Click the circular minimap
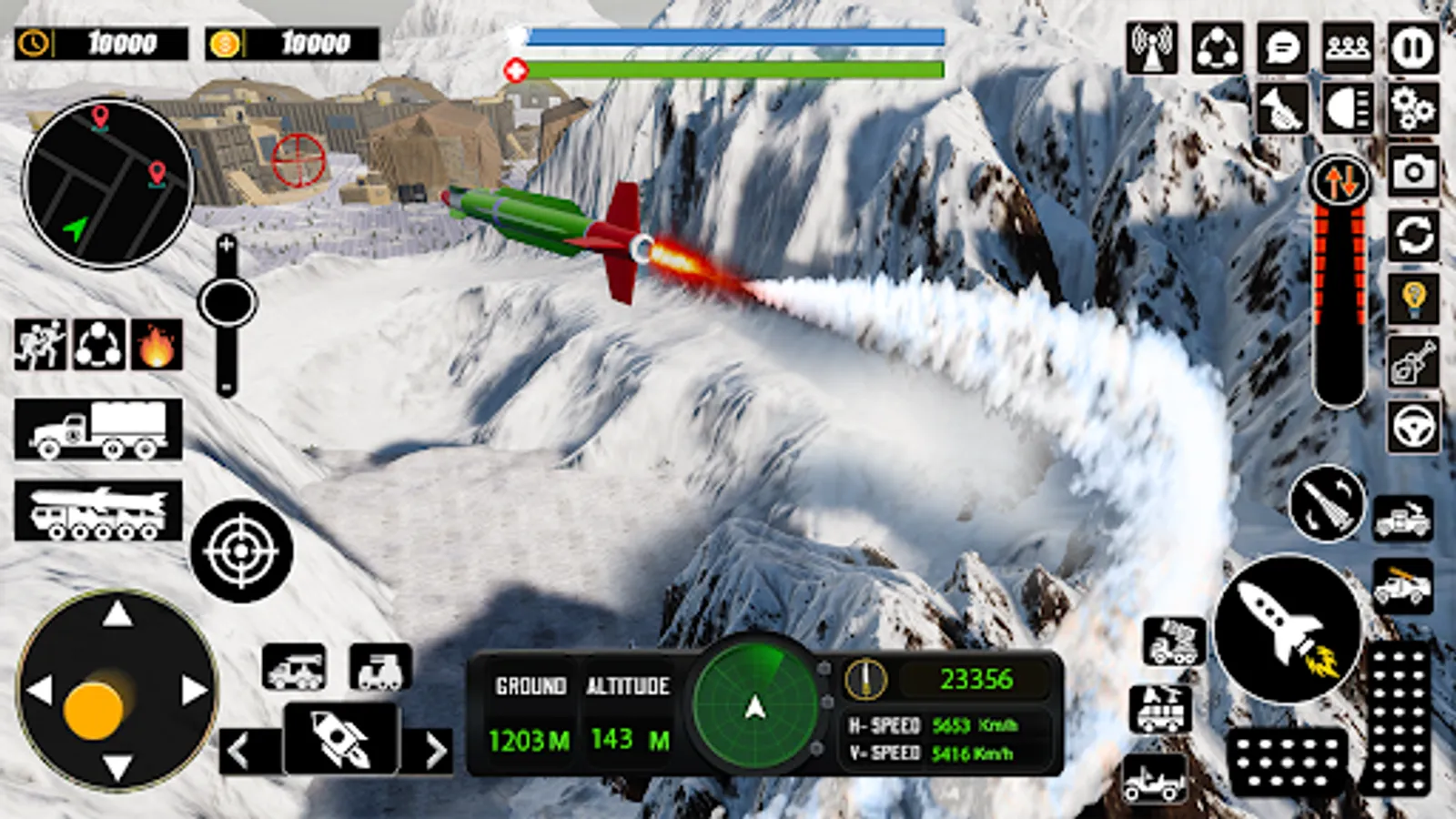This screenshot has width=1456, height=819. [x=107, y=184]
